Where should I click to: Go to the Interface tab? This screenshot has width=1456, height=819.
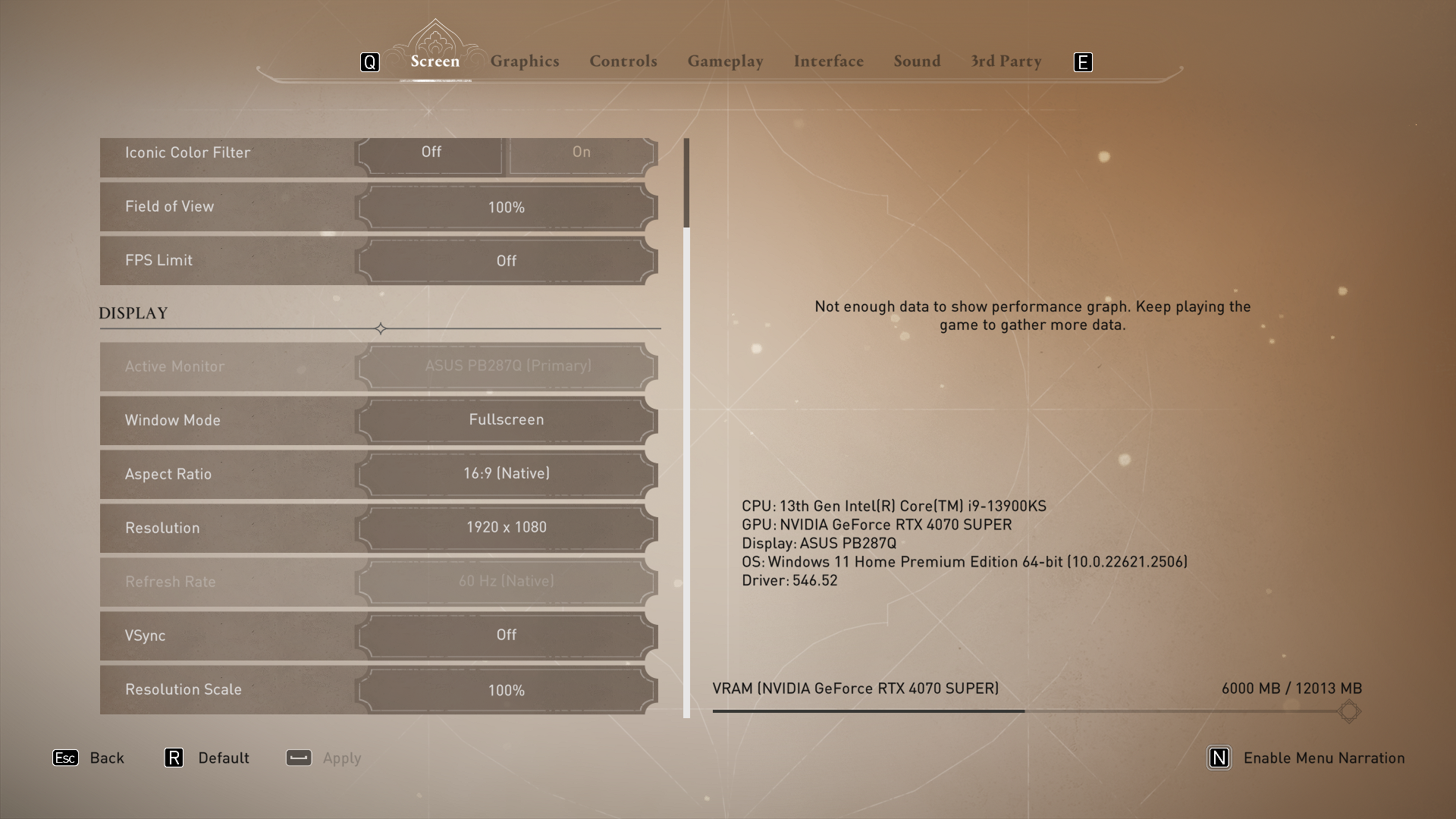[828, 61]
